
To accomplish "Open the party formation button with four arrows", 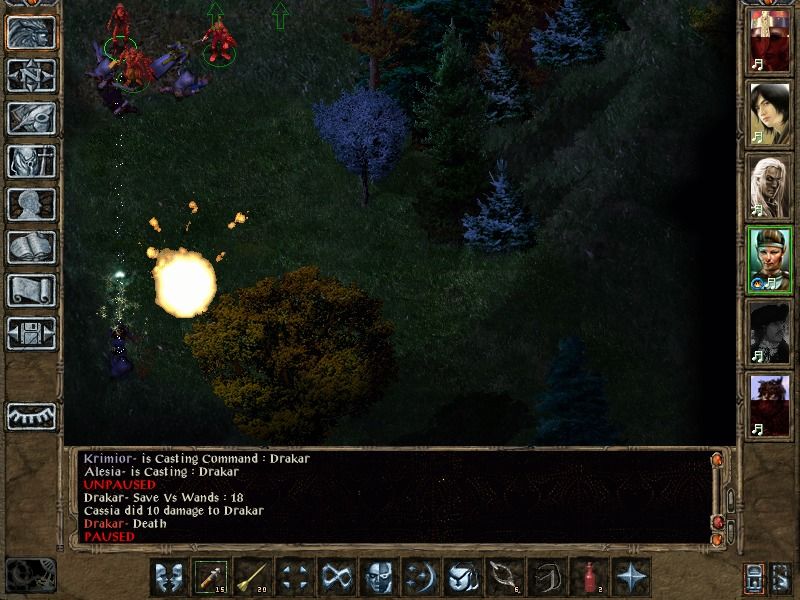I will 295,577.
